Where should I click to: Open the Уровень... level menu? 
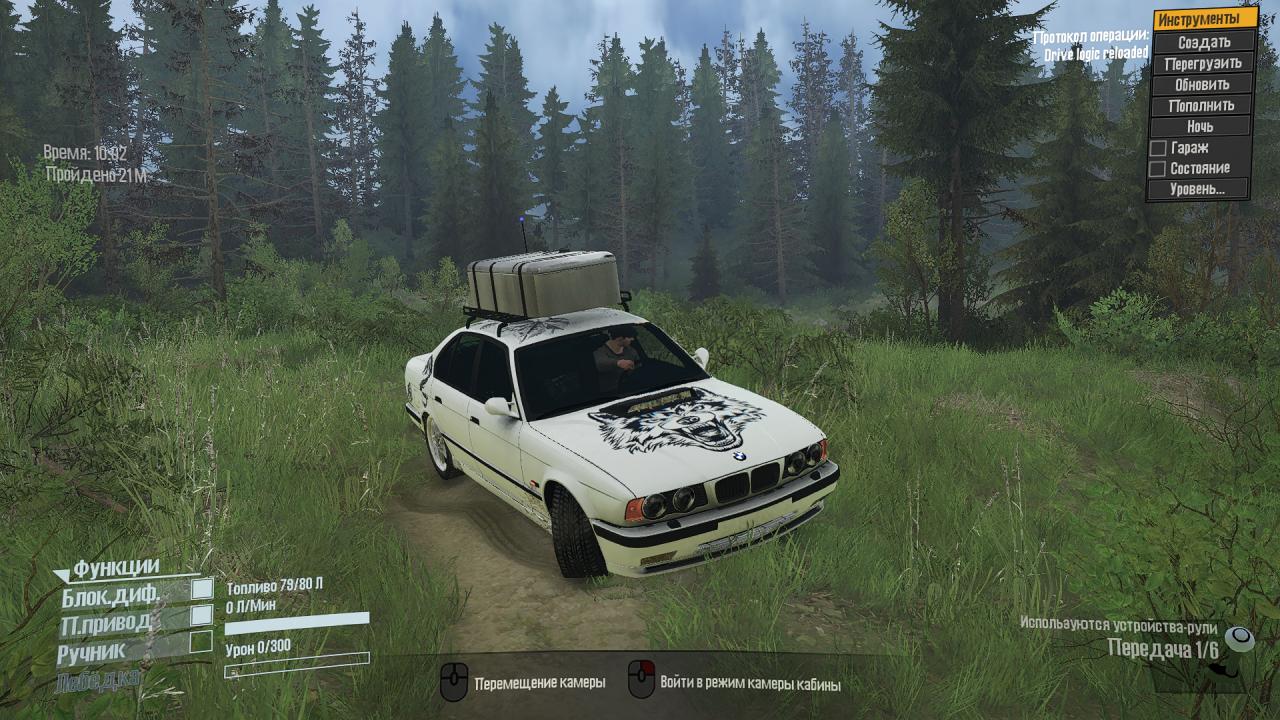[1201, 189]
